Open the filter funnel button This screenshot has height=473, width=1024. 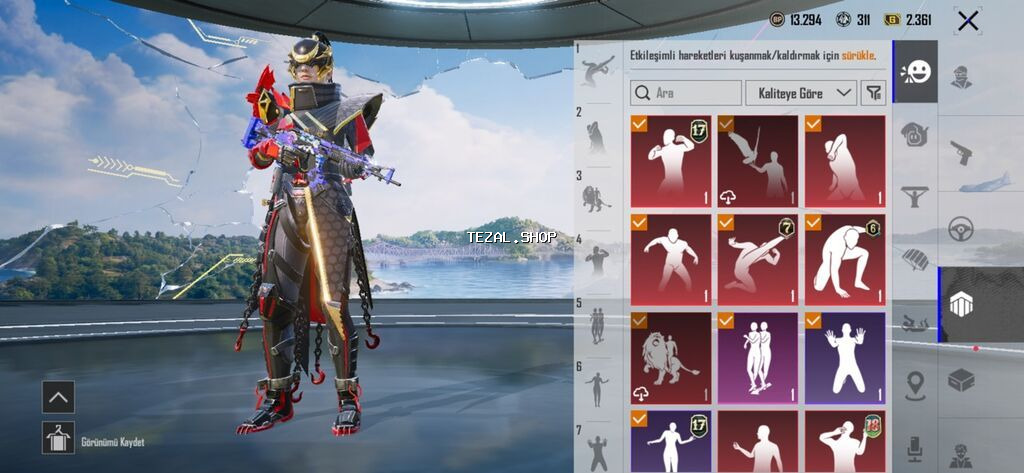[x=874, y=93]
